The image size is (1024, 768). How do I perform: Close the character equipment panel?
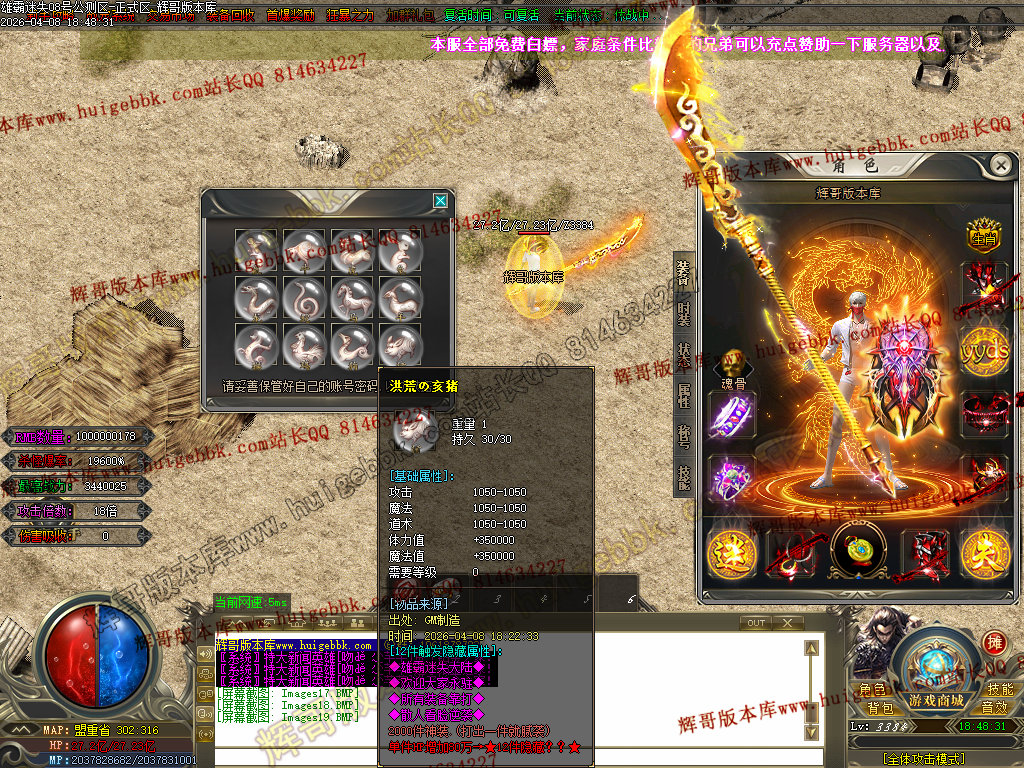(x=1000, y=165)
